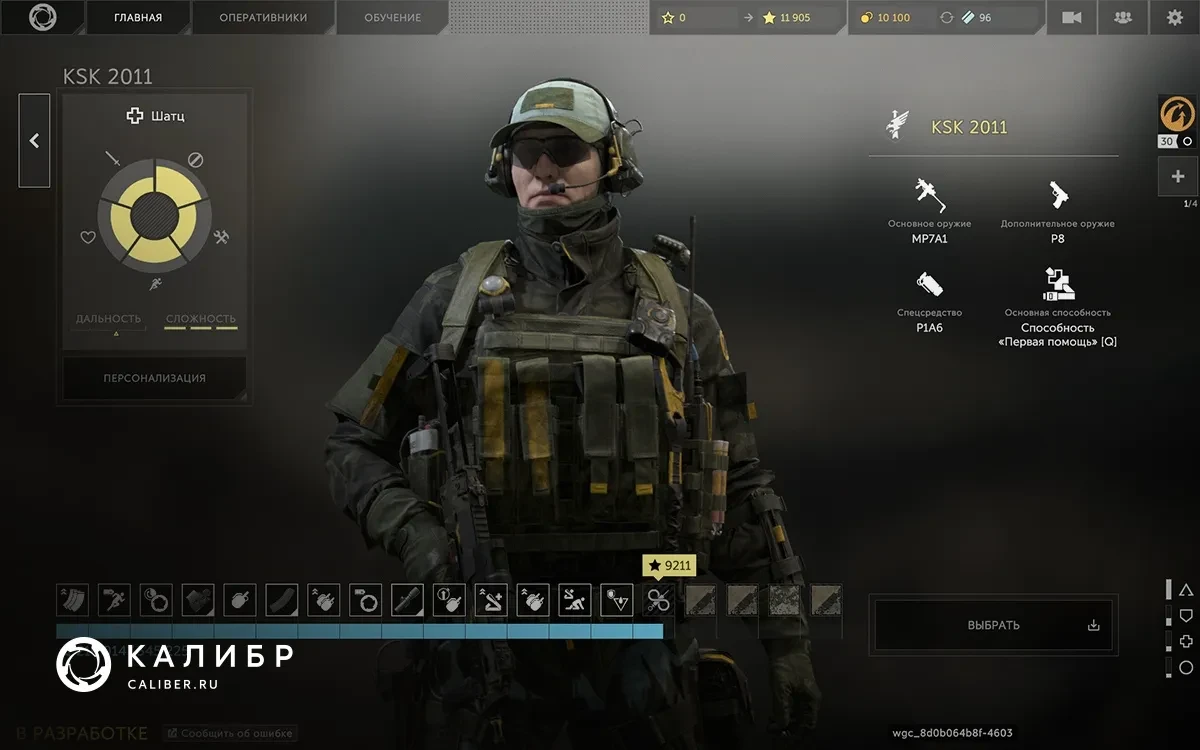The width and height of the screenshot is (1200, 750).
Task: Open the Персонализация menu
Action: point(155,378)
